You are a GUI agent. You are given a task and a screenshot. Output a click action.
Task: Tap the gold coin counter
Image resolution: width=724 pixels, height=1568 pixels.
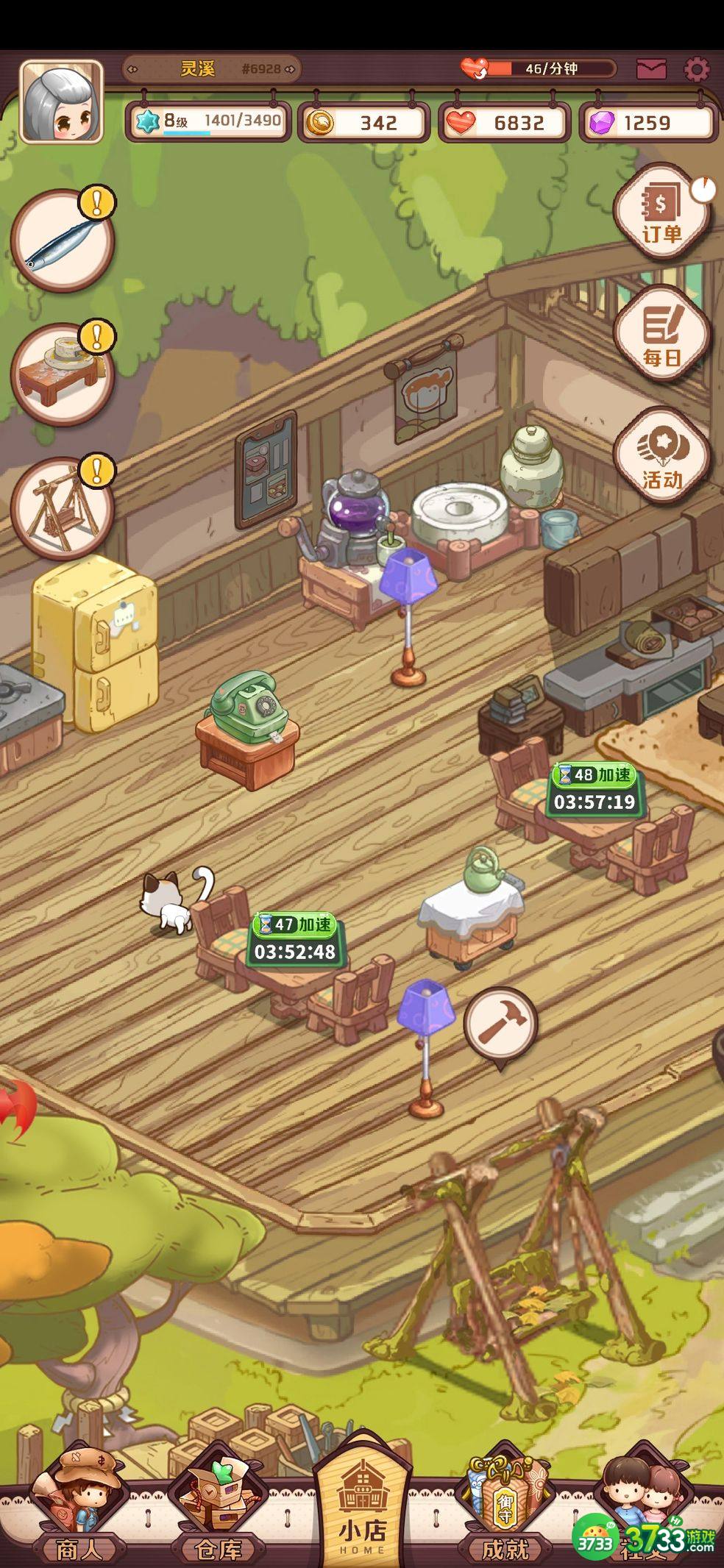click(363, 123)
